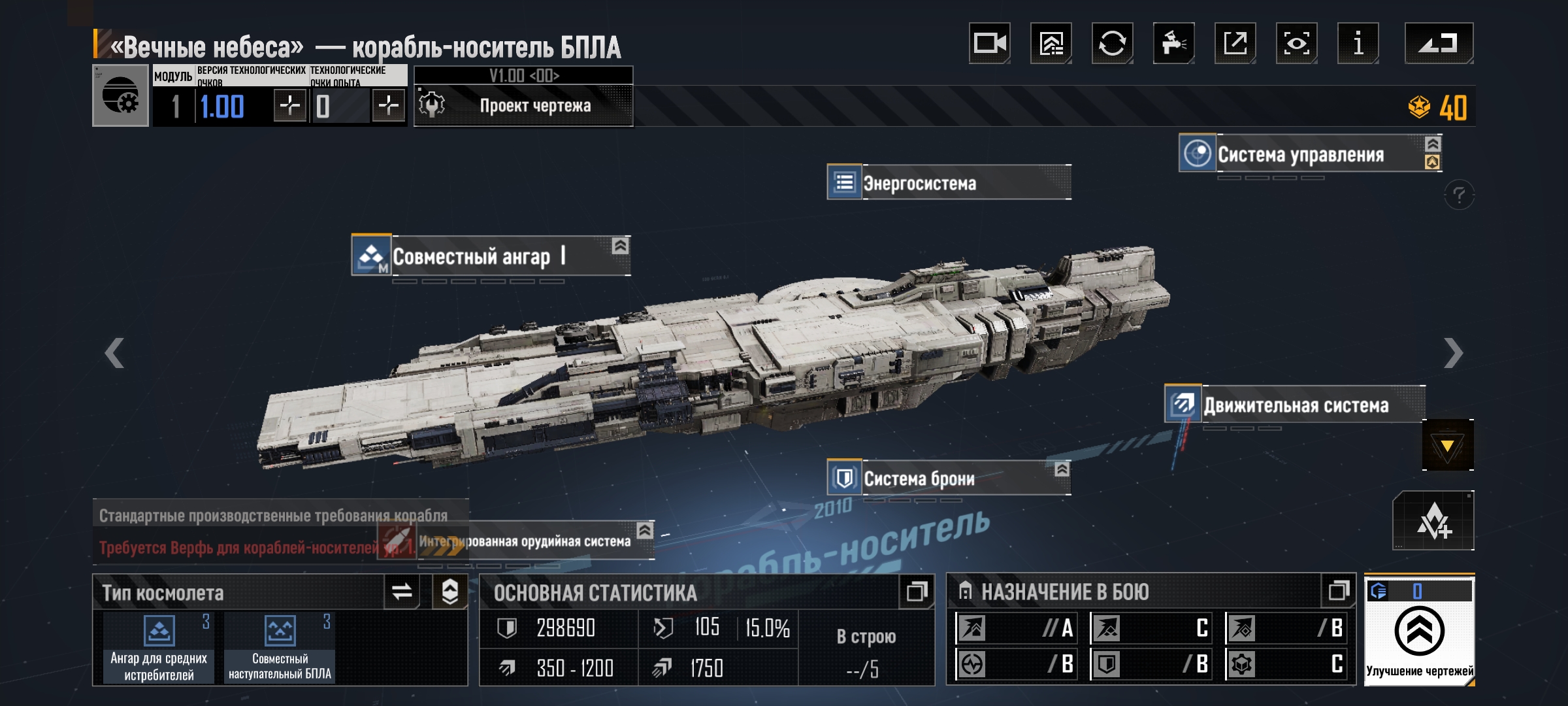Open the video camera view button
Screen dimensions: 1568x706
coord(989,43)
